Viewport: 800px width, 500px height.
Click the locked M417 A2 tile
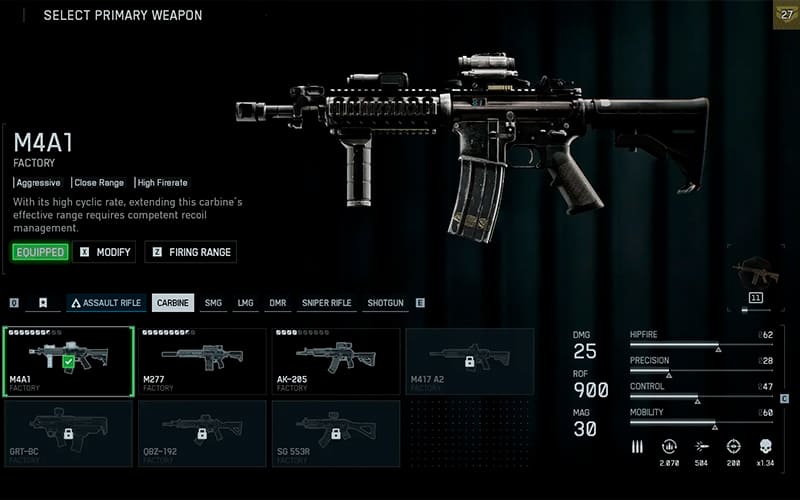(468, 361)
